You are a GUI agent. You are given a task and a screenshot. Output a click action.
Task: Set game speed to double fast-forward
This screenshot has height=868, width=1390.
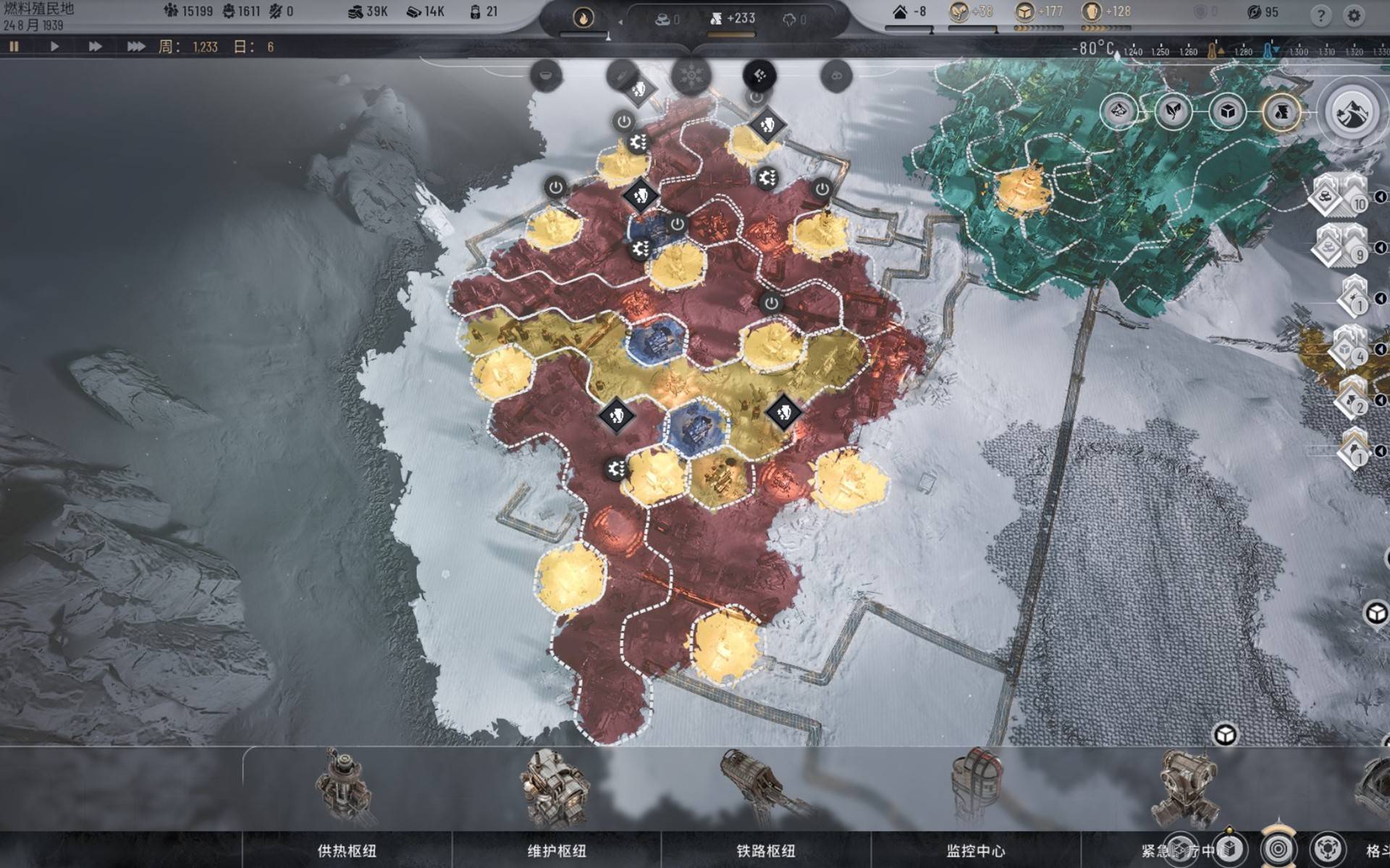pyautogui.click(x=95, y=46)
